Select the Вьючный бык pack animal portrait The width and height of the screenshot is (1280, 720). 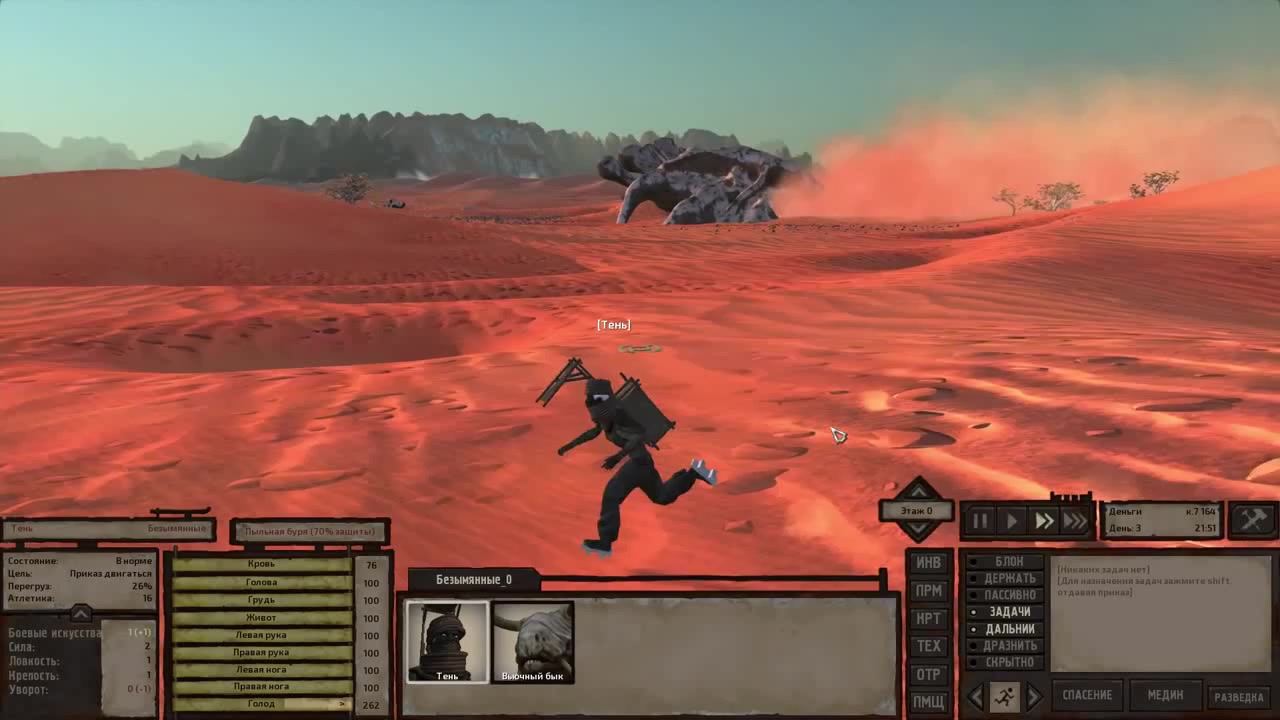click(533, 641)
